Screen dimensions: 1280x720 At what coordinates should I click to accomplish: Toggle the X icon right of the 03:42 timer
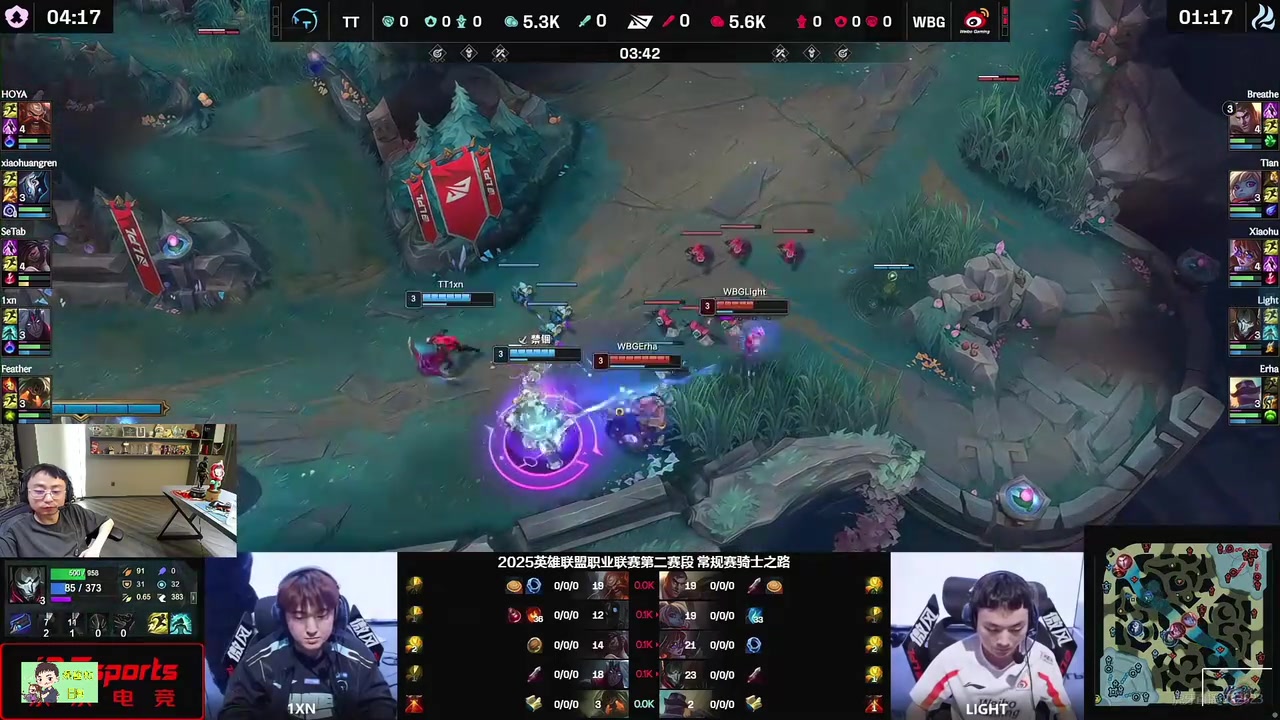[780, 53]
